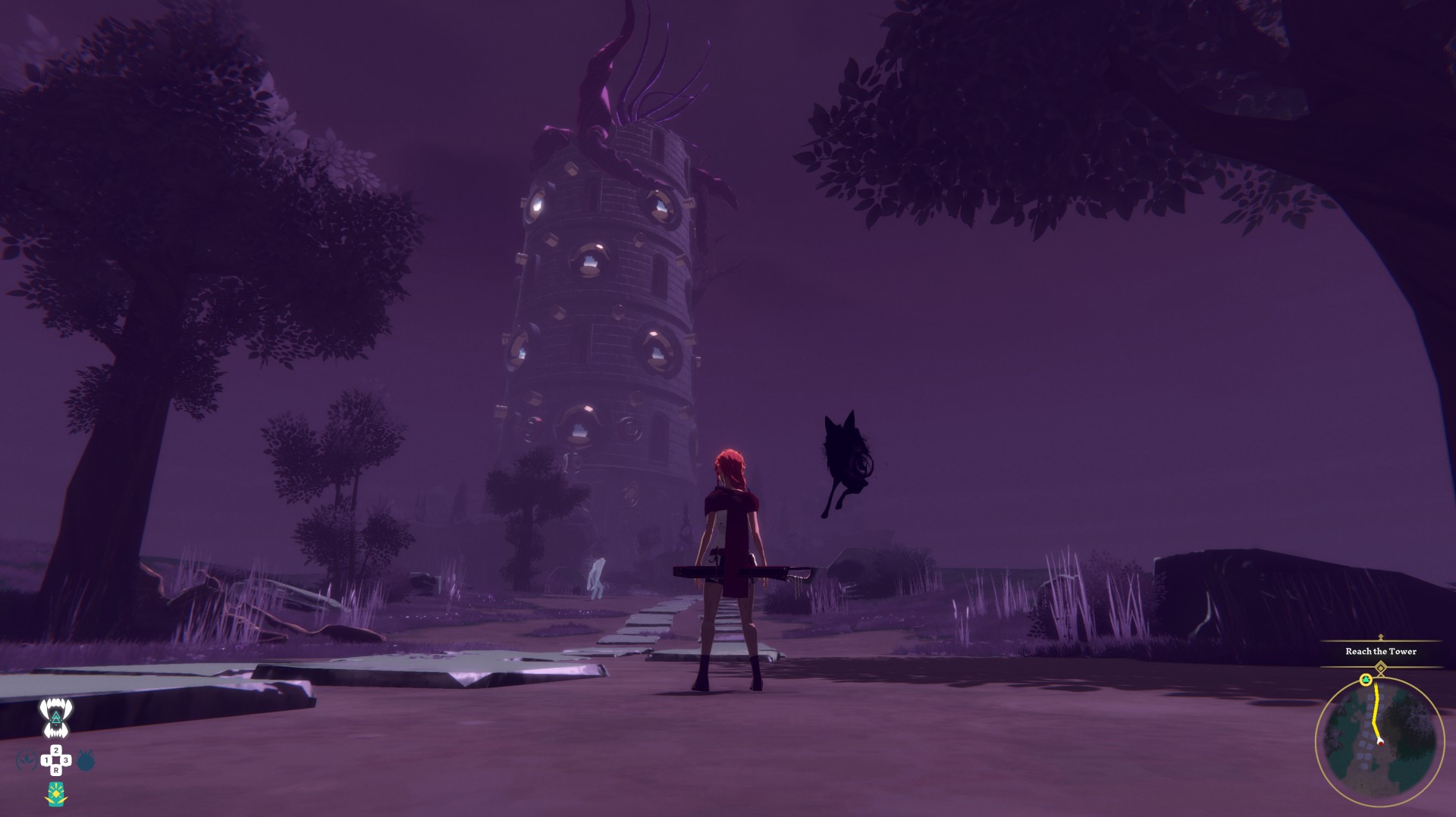Screen dimensions: 1456x817
Task: Select the "Reach the Tower" objective tracker
Action: (1380, 651)
